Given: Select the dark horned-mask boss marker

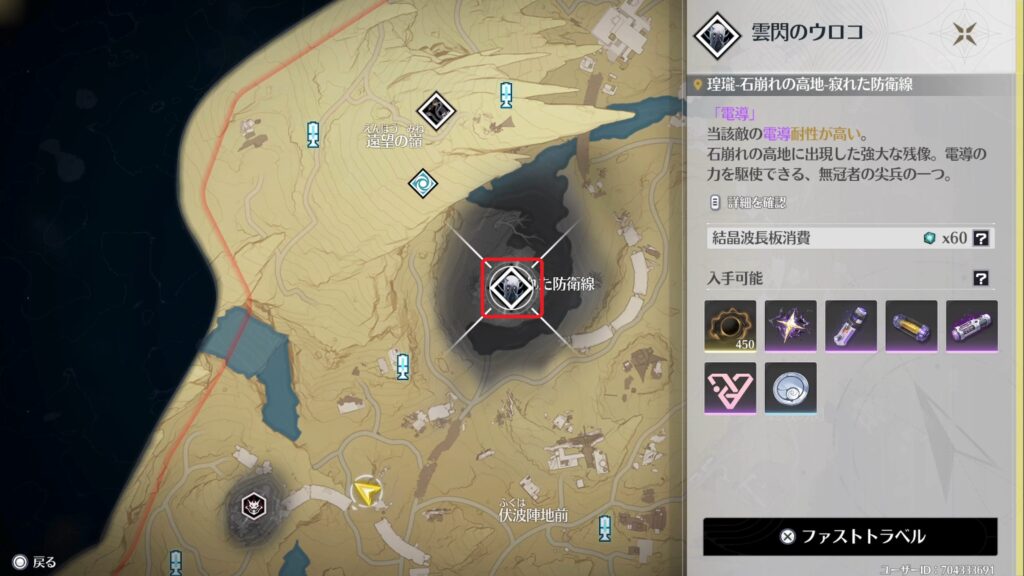Looking at the screenshot, I should (251, 505).
